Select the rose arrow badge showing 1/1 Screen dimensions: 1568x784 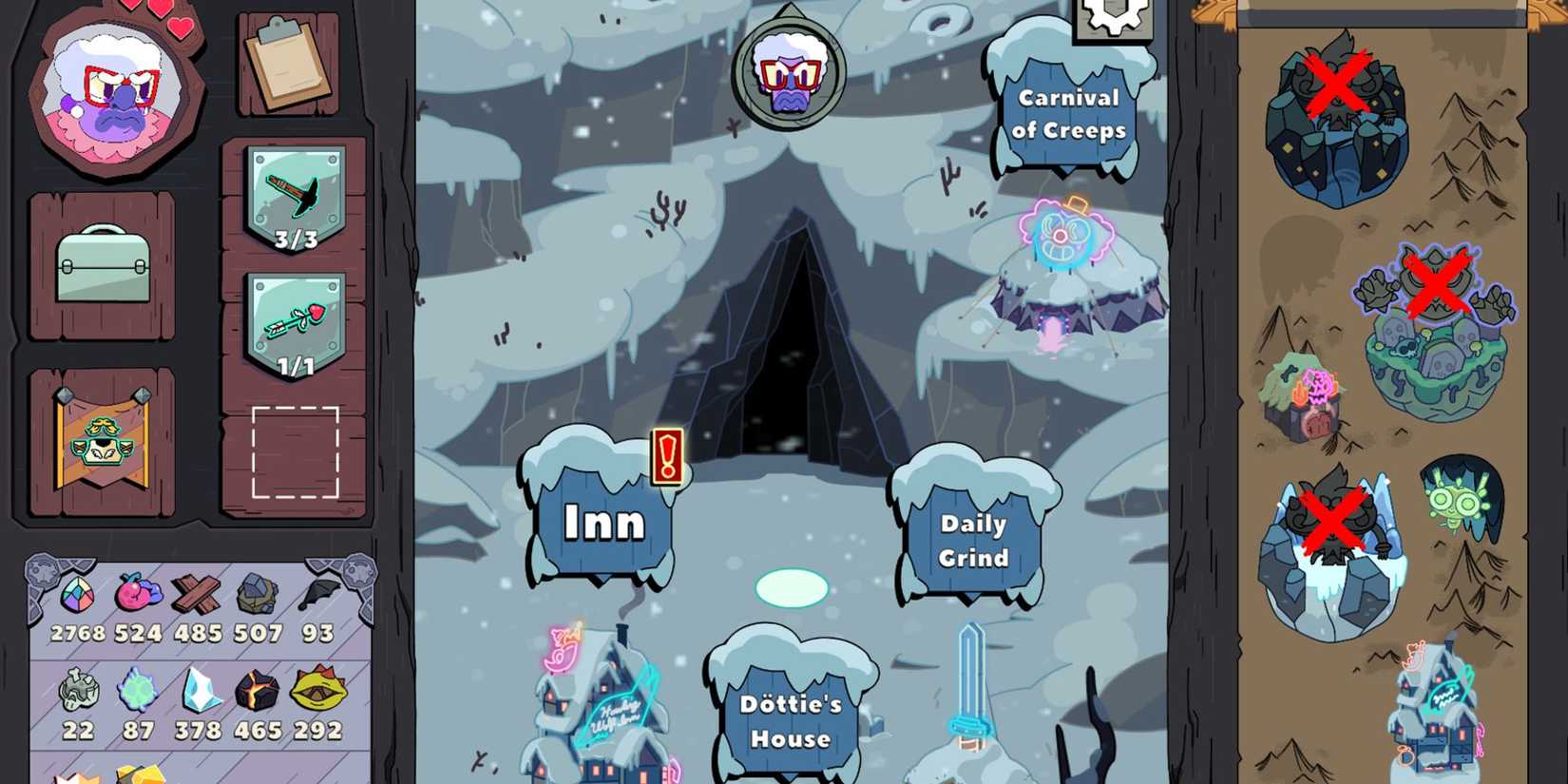point(296,323)
